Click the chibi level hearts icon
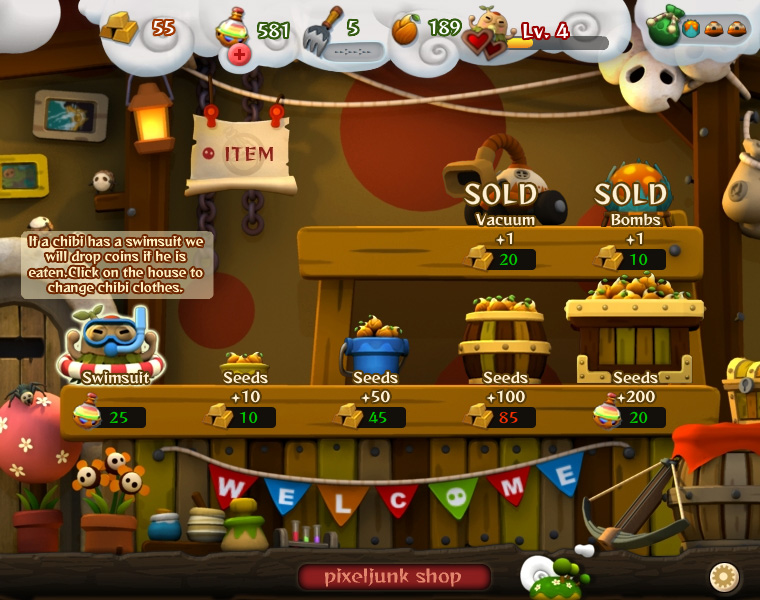The width and height of the screenshot is (760, 600). coord(483,40)
